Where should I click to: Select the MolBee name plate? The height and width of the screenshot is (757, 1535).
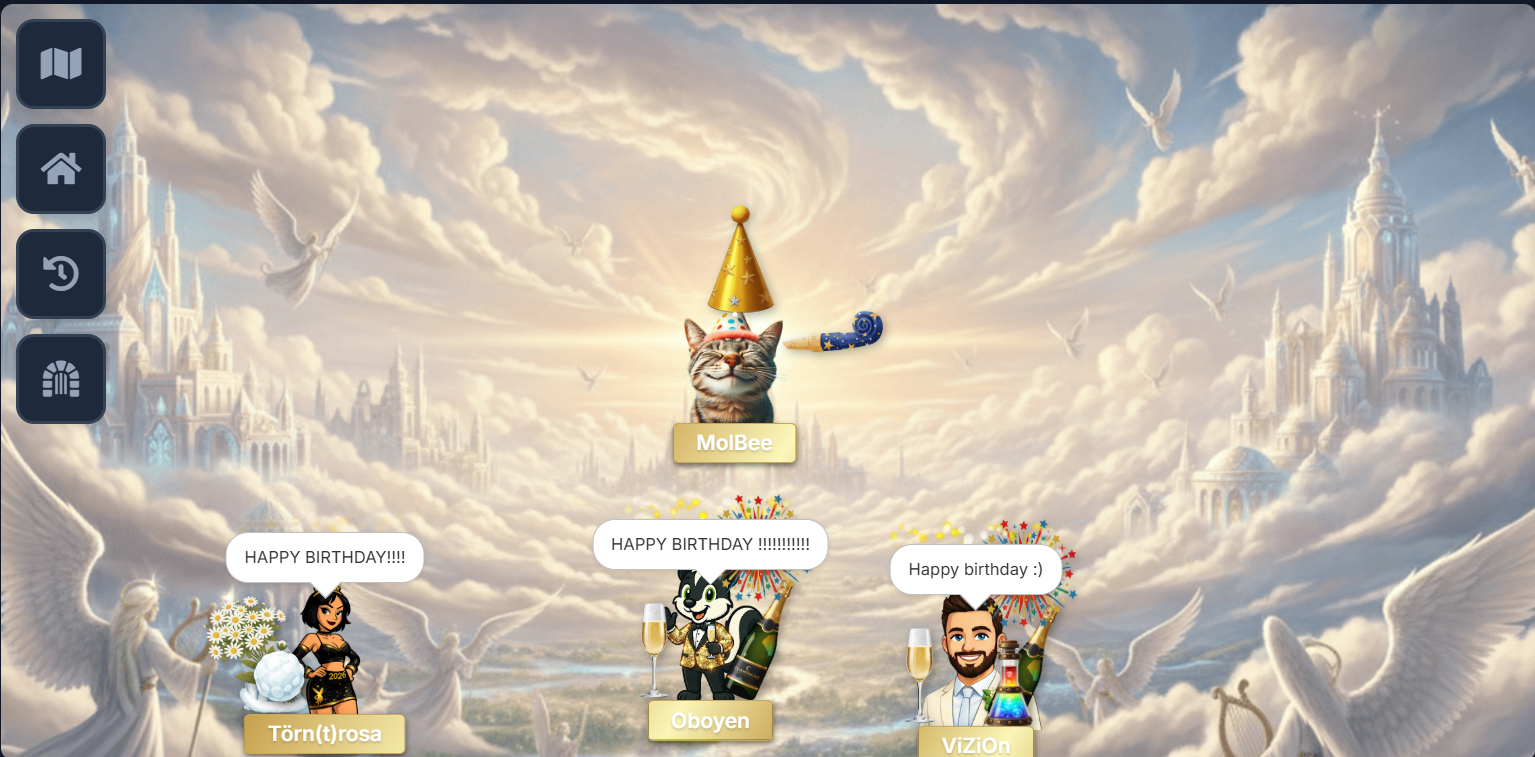[x=735, y=443]
